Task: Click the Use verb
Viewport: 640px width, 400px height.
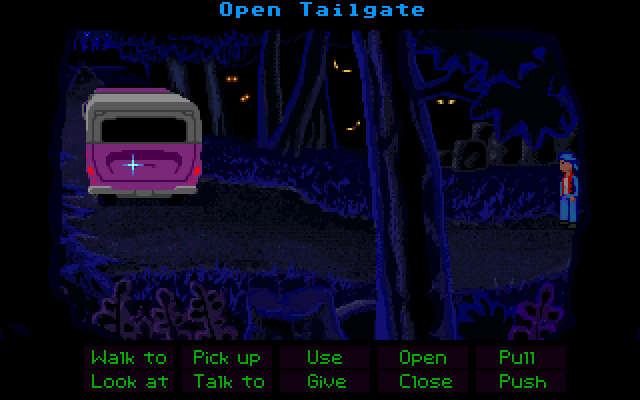Action: tap(324, 357)
